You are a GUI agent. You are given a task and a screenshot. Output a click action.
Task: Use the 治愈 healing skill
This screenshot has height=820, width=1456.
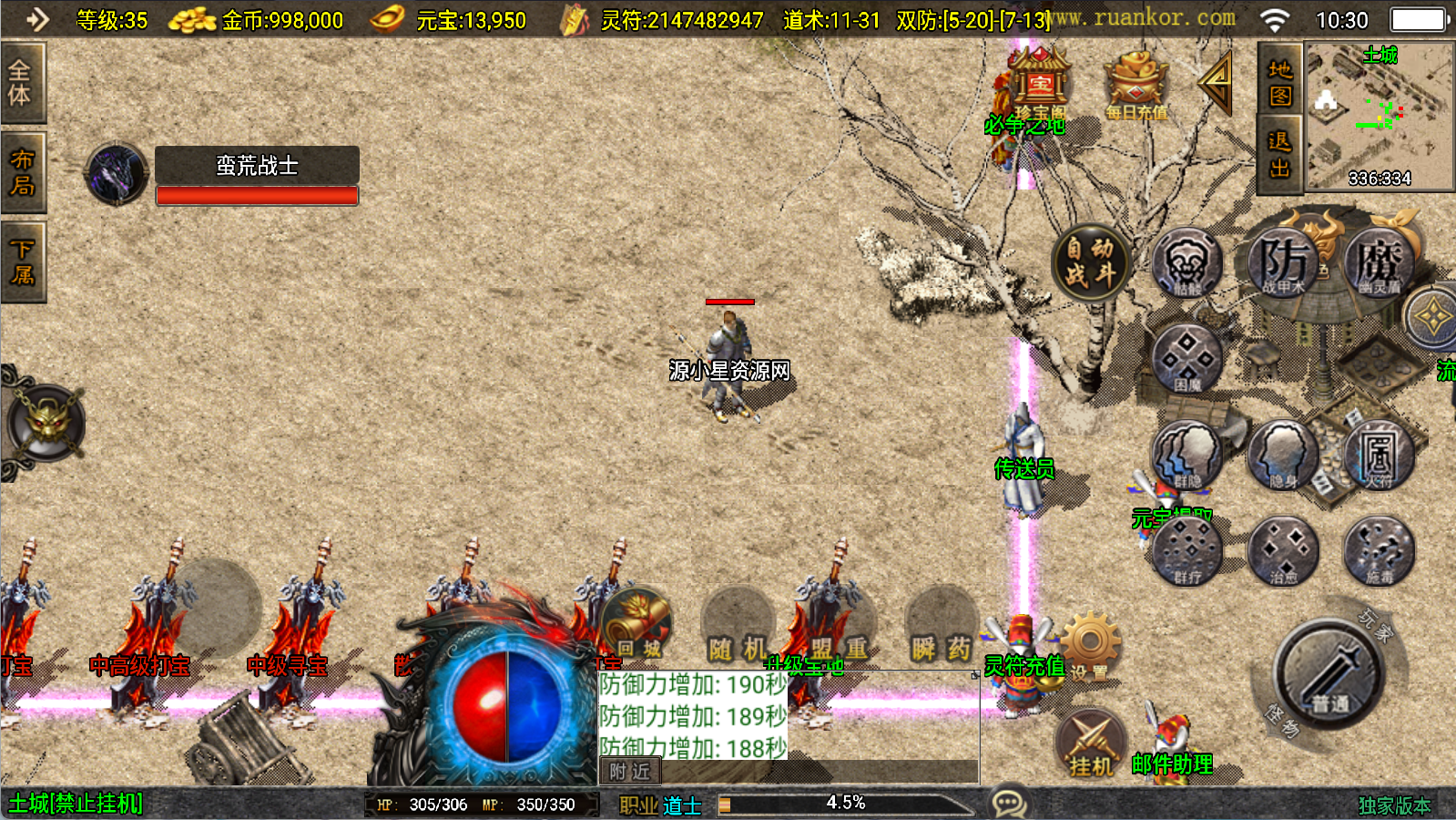(1283, 550)
